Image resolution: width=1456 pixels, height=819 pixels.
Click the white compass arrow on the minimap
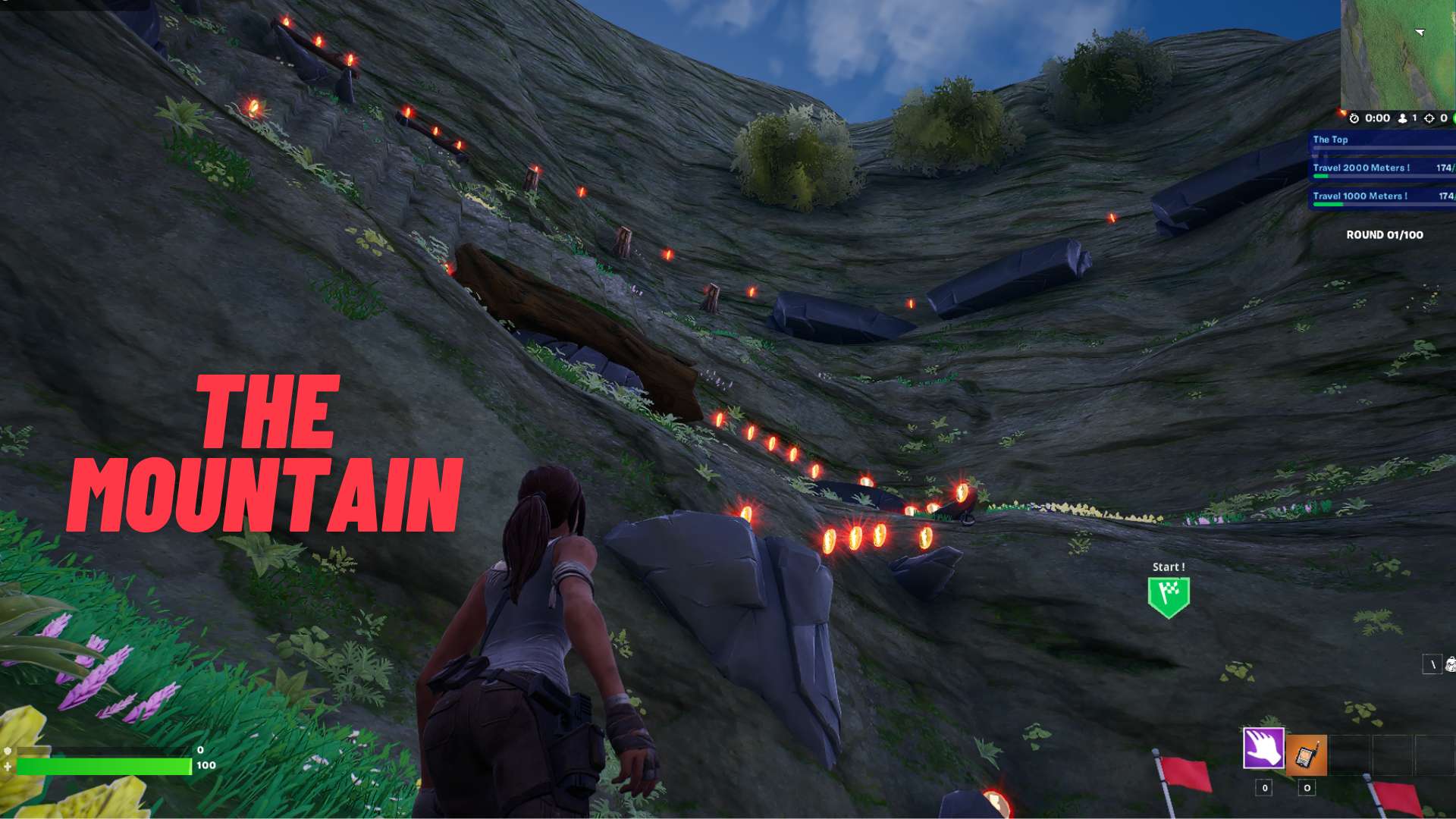pyautogui.click(x=1418, y=33)
